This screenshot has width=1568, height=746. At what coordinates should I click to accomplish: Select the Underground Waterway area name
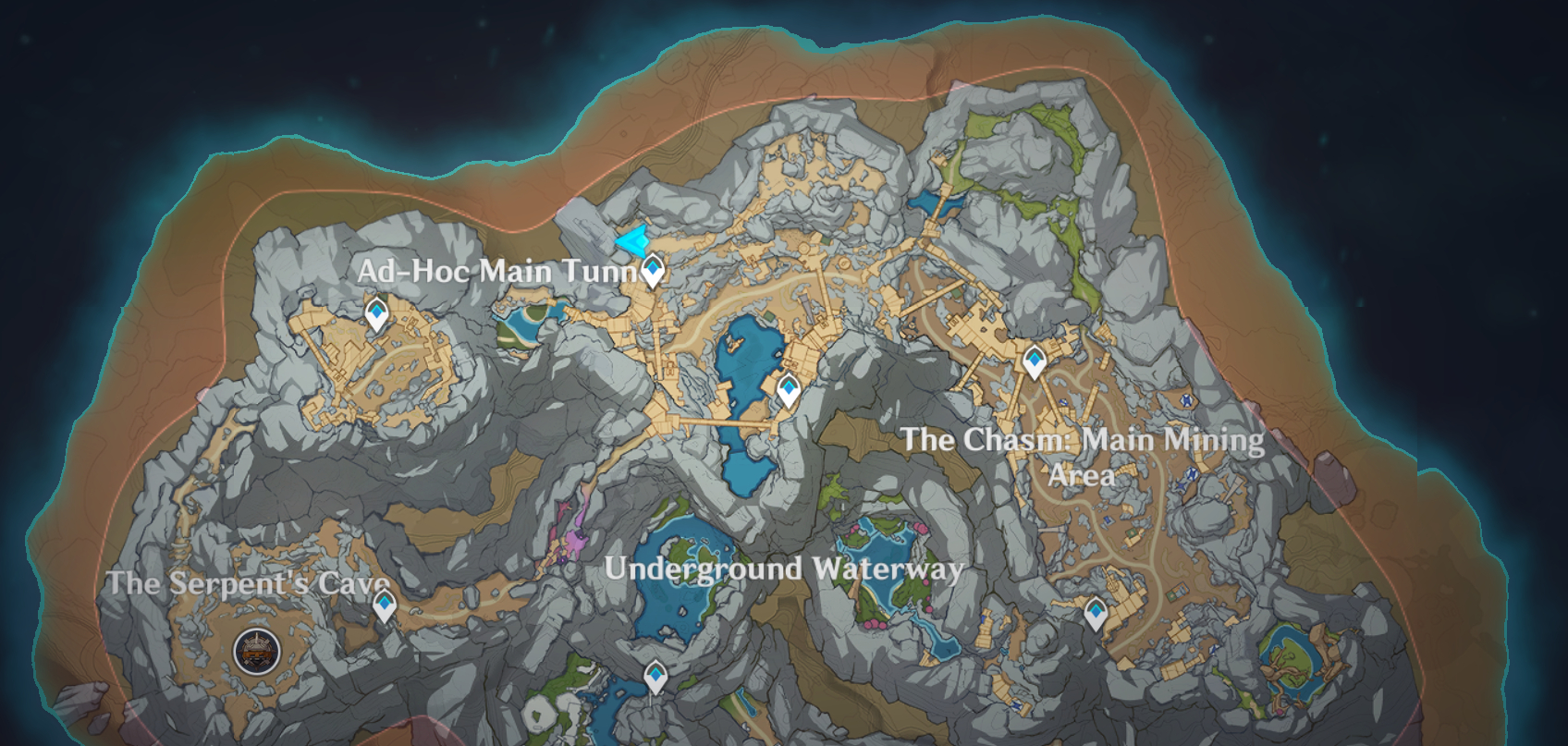786,569
